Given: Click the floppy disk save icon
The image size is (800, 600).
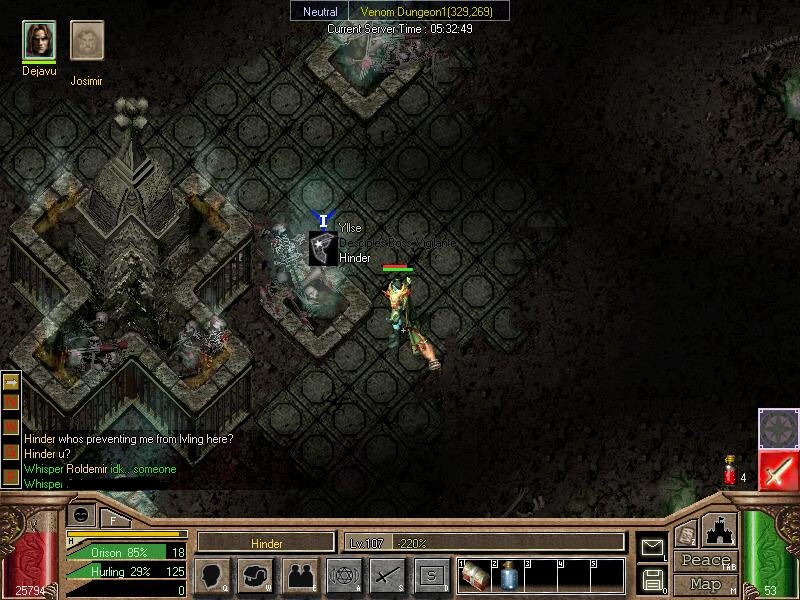Looking at the screenshot, I should [651, 579].
